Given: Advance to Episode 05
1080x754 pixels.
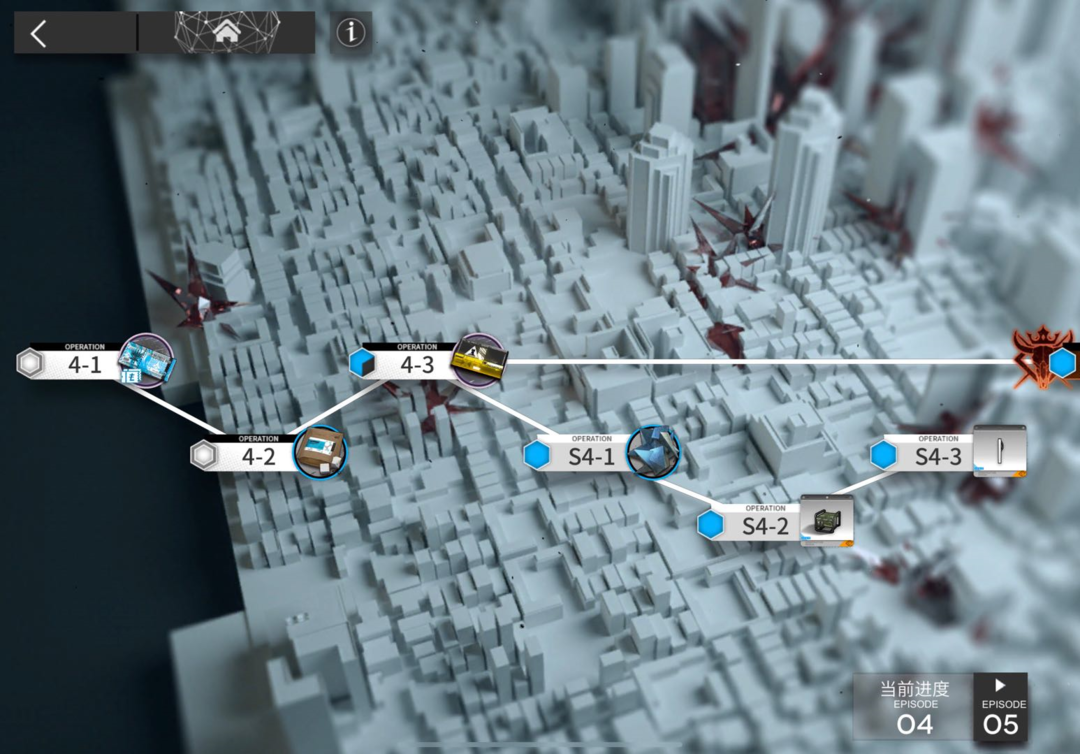Looking at the screenshot, I should [x=1000, y=708].
